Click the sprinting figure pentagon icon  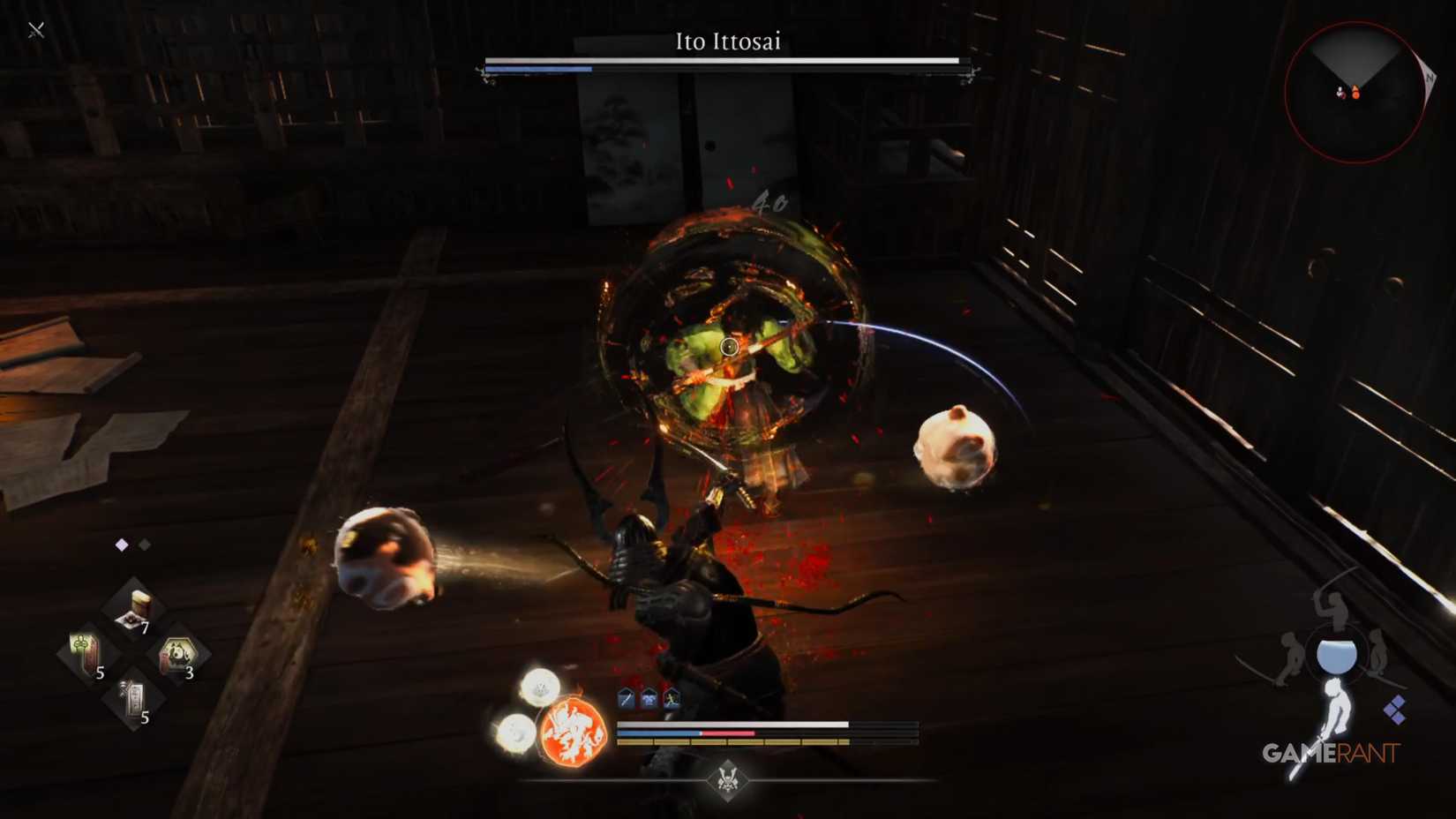[671, 698]
